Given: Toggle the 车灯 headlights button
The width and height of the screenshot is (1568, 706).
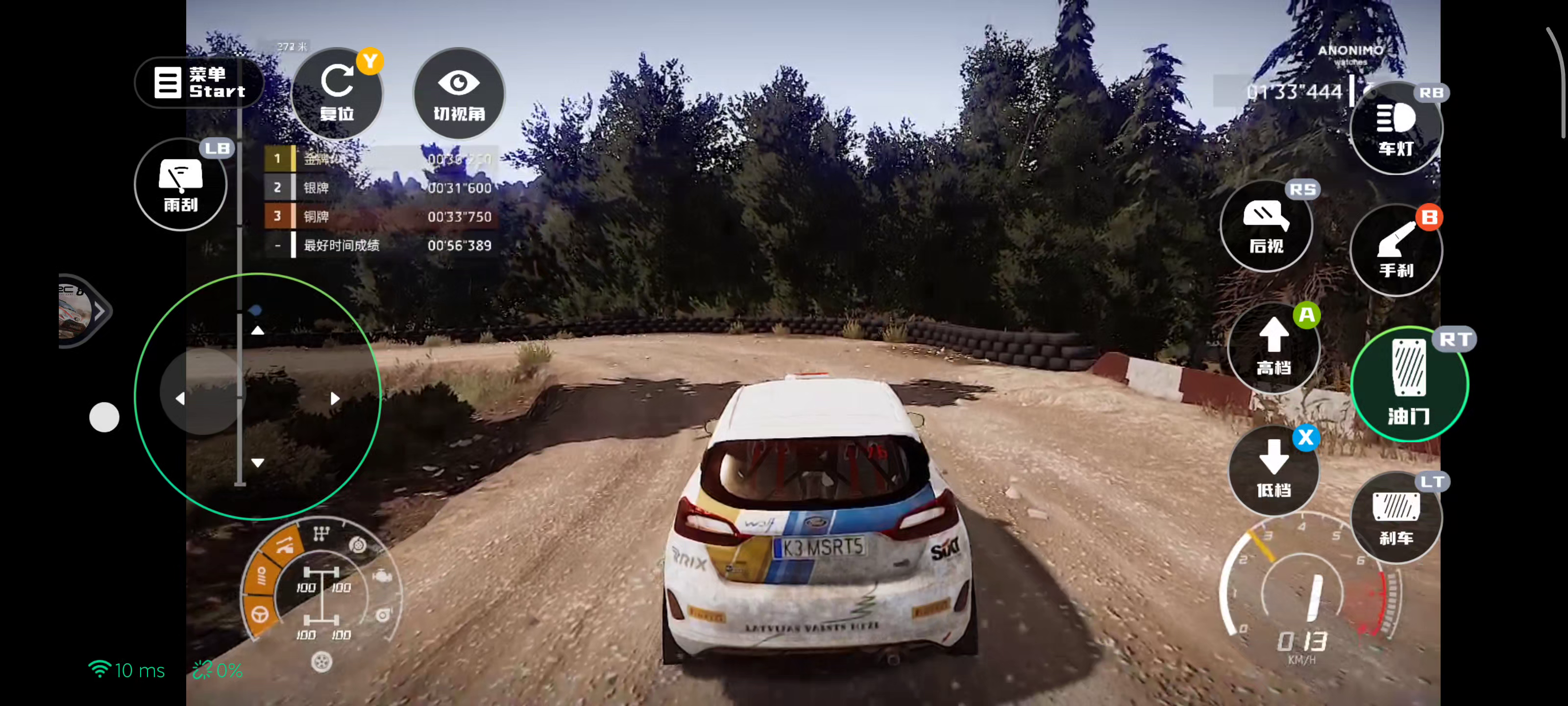Looking at the screenshot, I should [1395, 128].
